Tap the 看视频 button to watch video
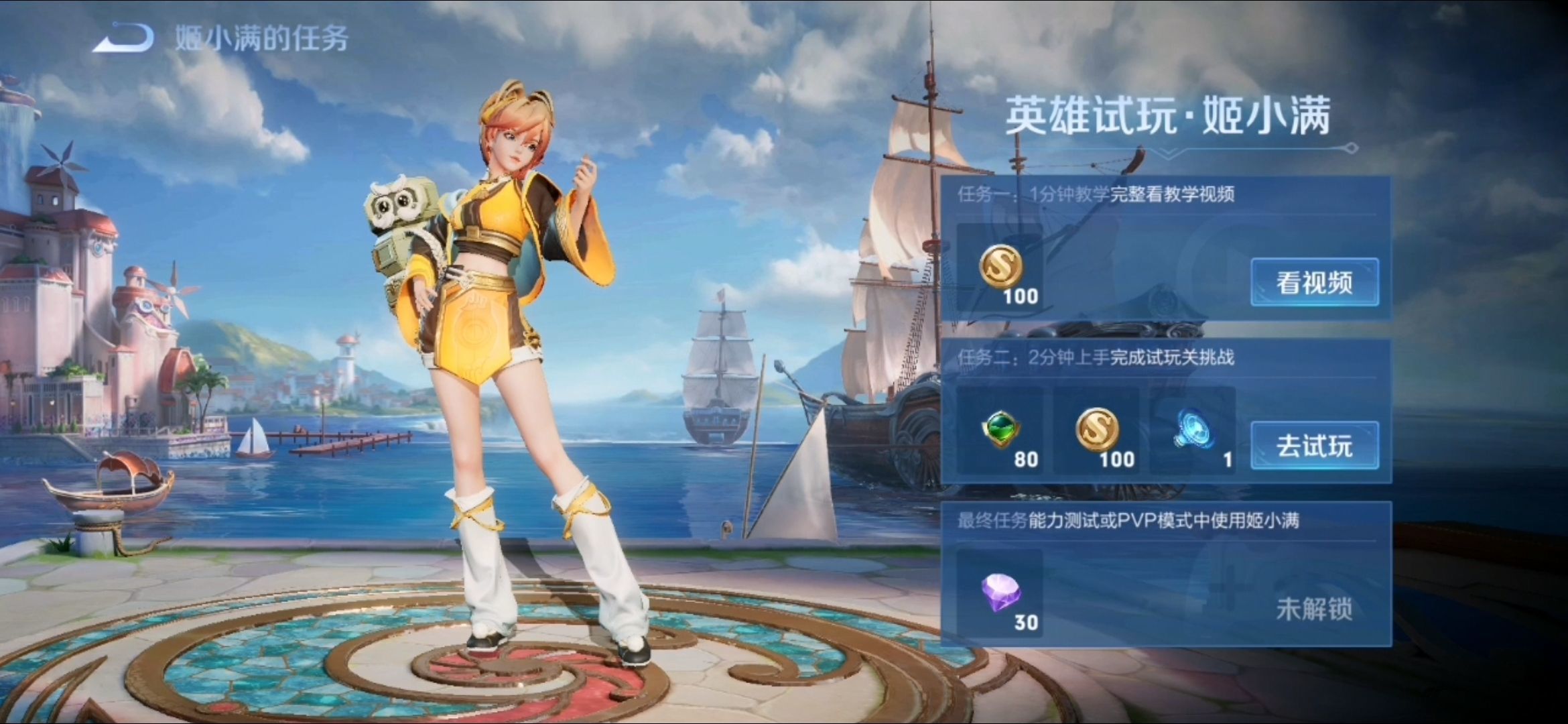 click(1315, 282)
